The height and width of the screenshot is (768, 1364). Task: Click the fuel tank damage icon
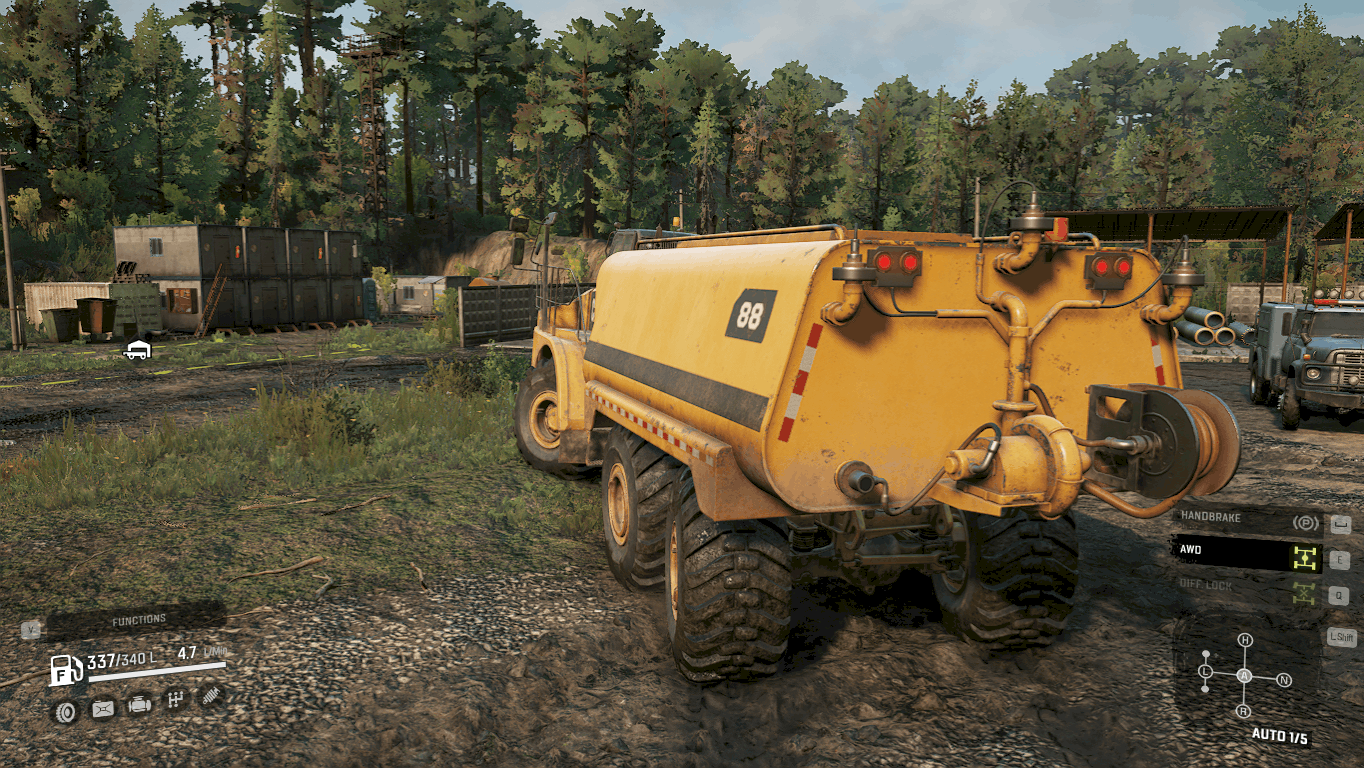click(x=102, y=709)
